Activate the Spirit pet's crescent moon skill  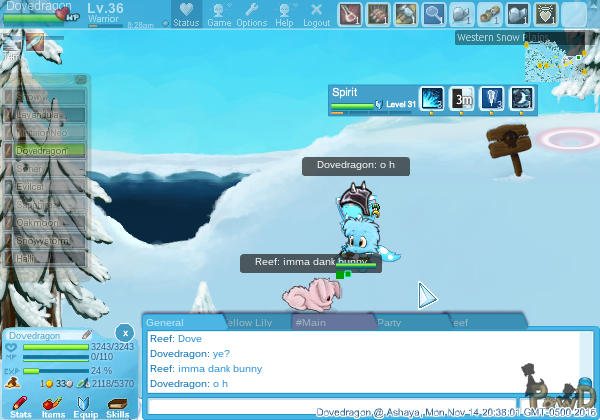[x=521, y=98]
